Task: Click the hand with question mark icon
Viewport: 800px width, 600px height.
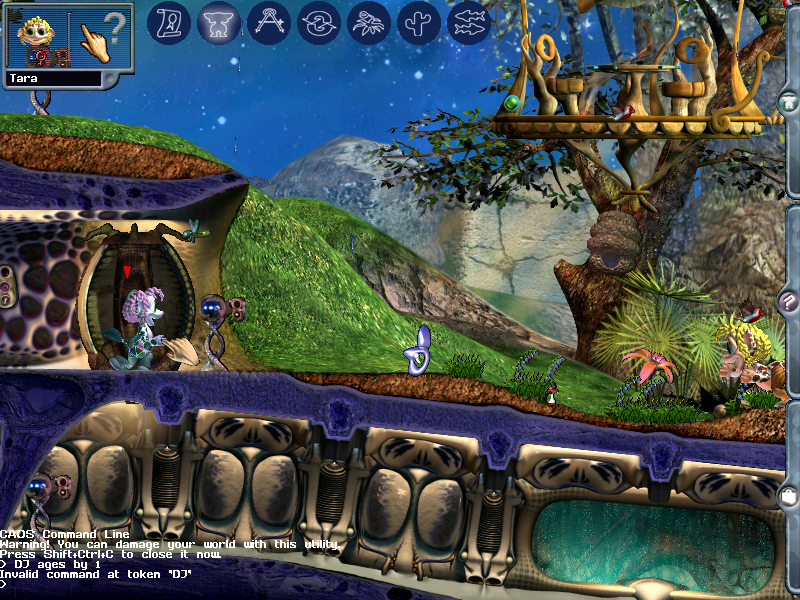Action: point(103,37)
